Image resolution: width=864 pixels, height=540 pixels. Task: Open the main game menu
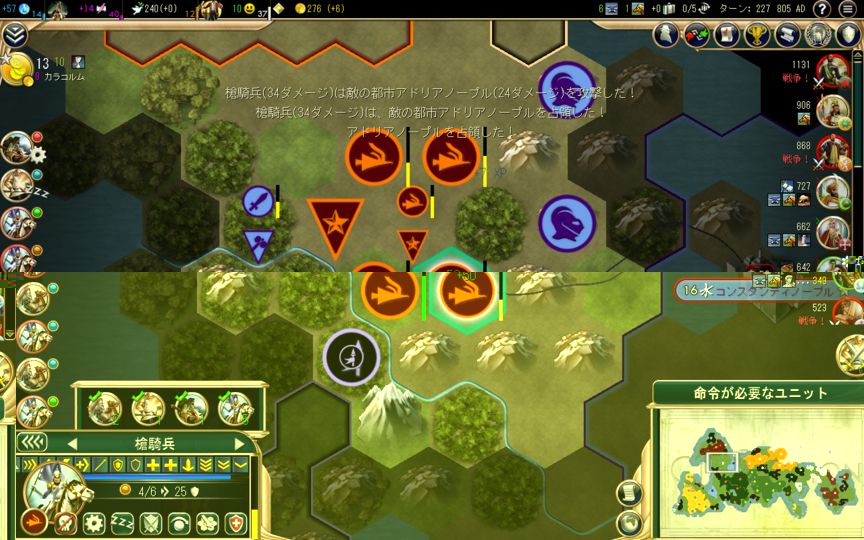(849, 9)
